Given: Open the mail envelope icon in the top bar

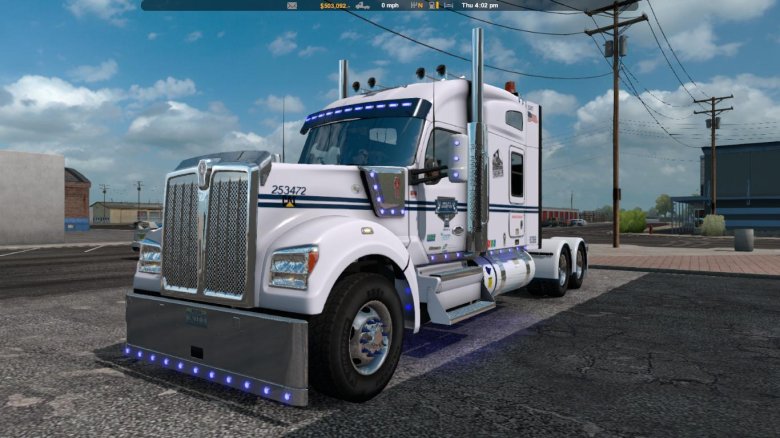Looking at the screenshot, I should tap(292, 5).
